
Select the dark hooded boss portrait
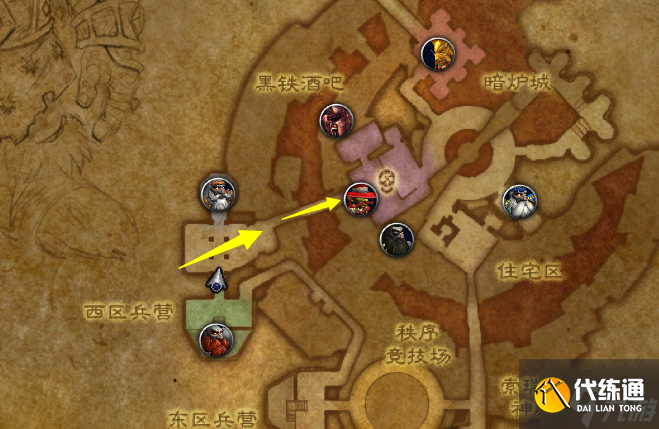pos(396,239)
